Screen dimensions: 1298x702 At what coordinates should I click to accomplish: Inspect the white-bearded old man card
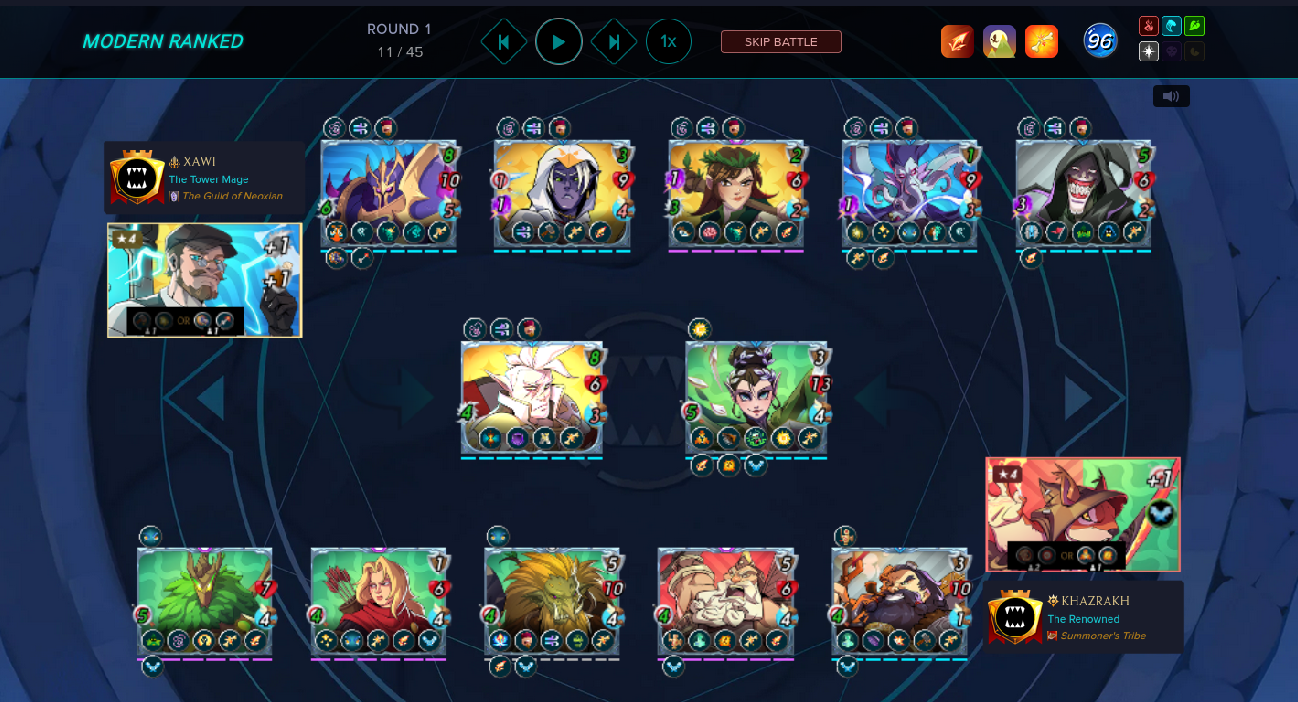pos(726,600)
